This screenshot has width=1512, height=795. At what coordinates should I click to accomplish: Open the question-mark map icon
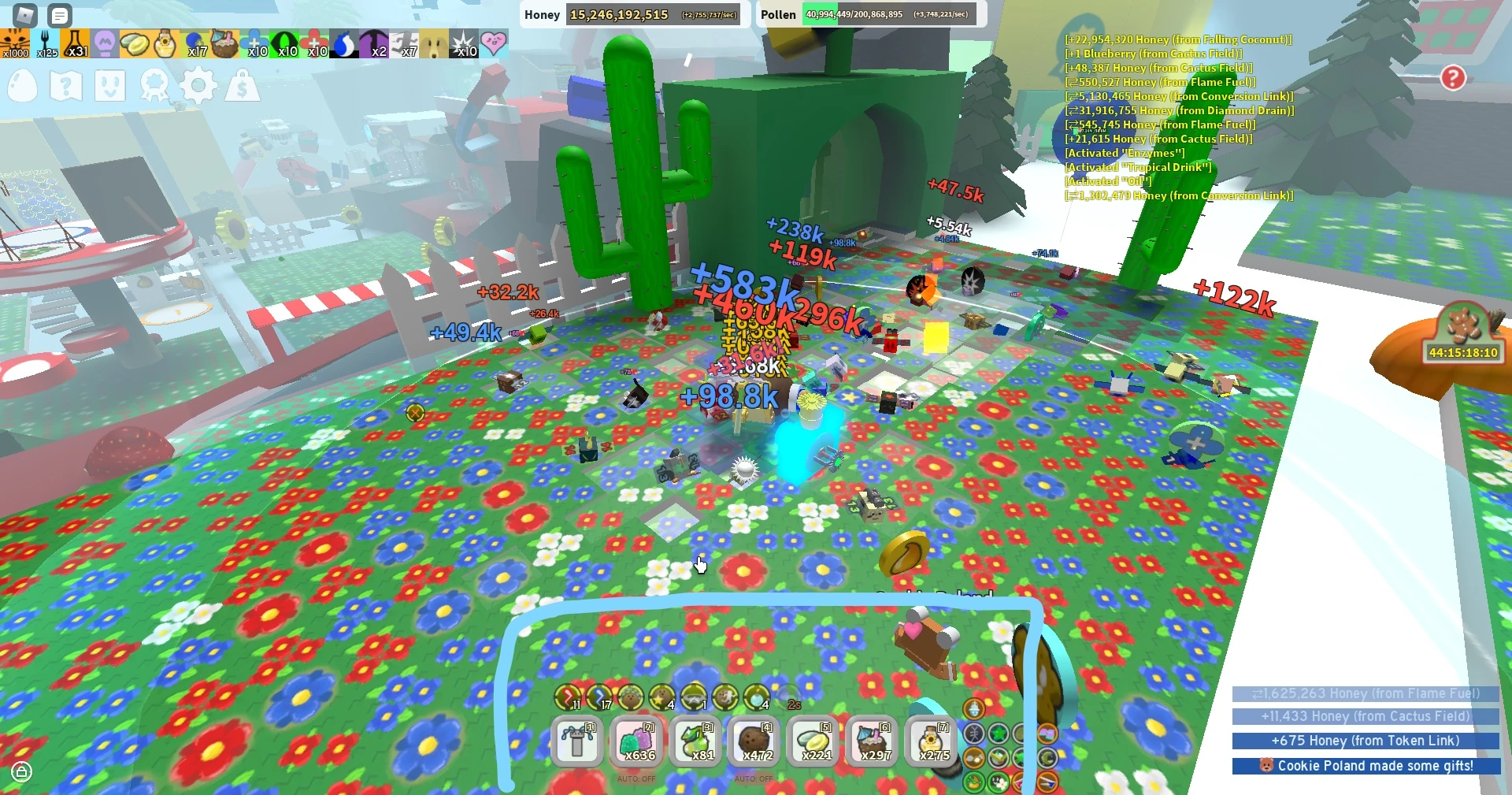[x=67, y=87]
